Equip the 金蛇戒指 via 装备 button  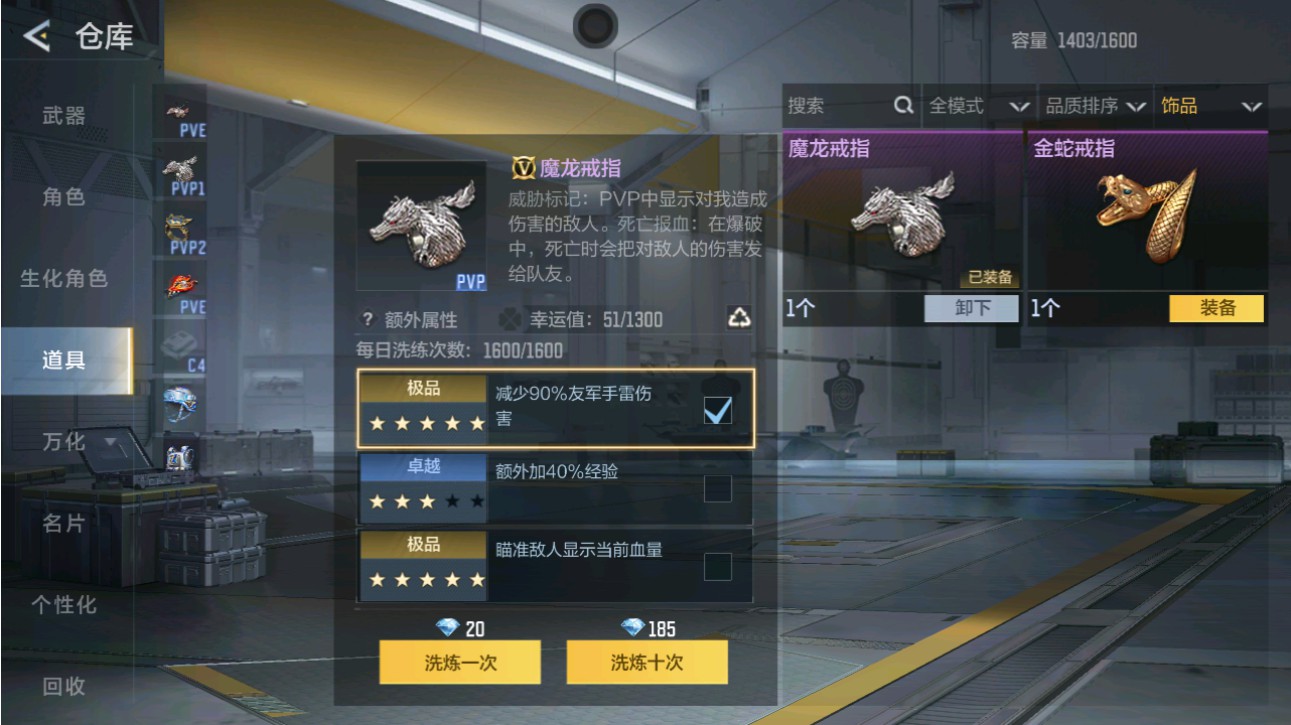coord(1218,310)
